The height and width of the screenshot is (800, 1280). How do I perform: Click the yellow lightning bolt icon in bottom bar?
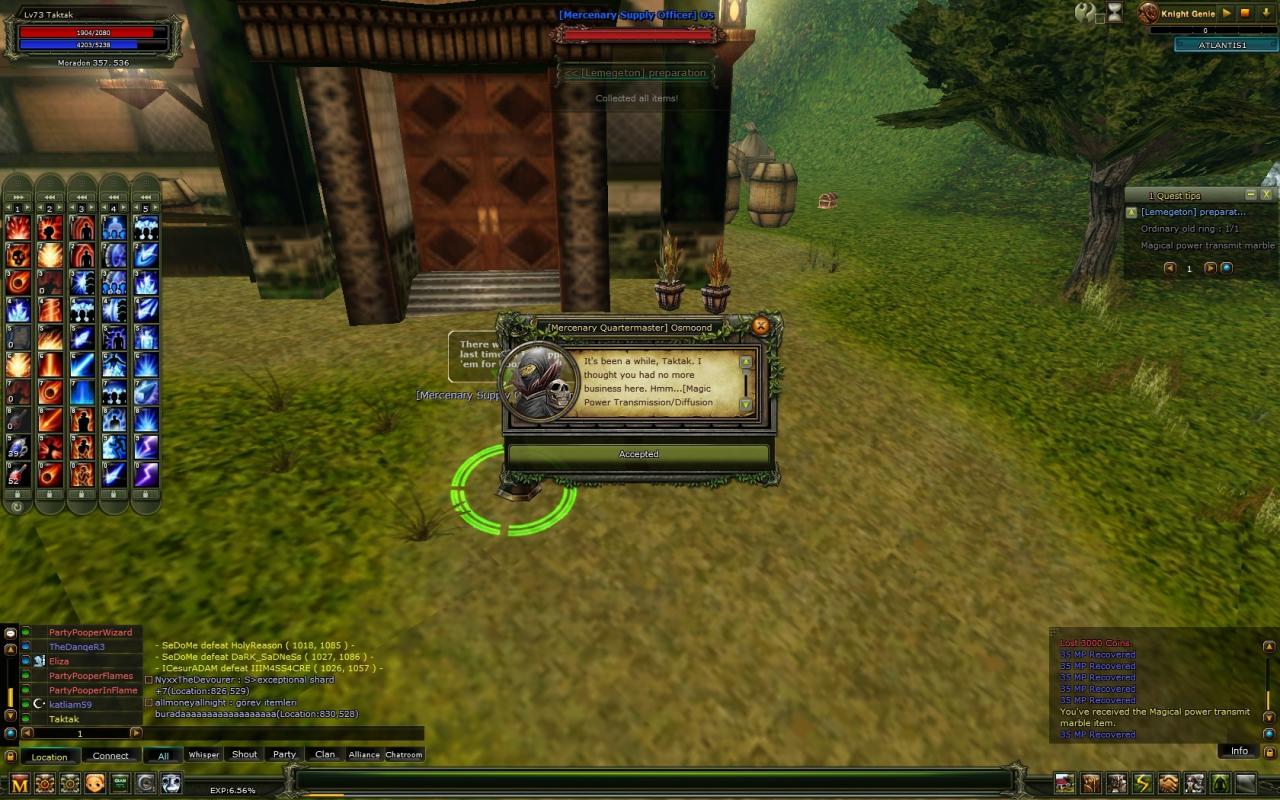tap(1142, 783)
